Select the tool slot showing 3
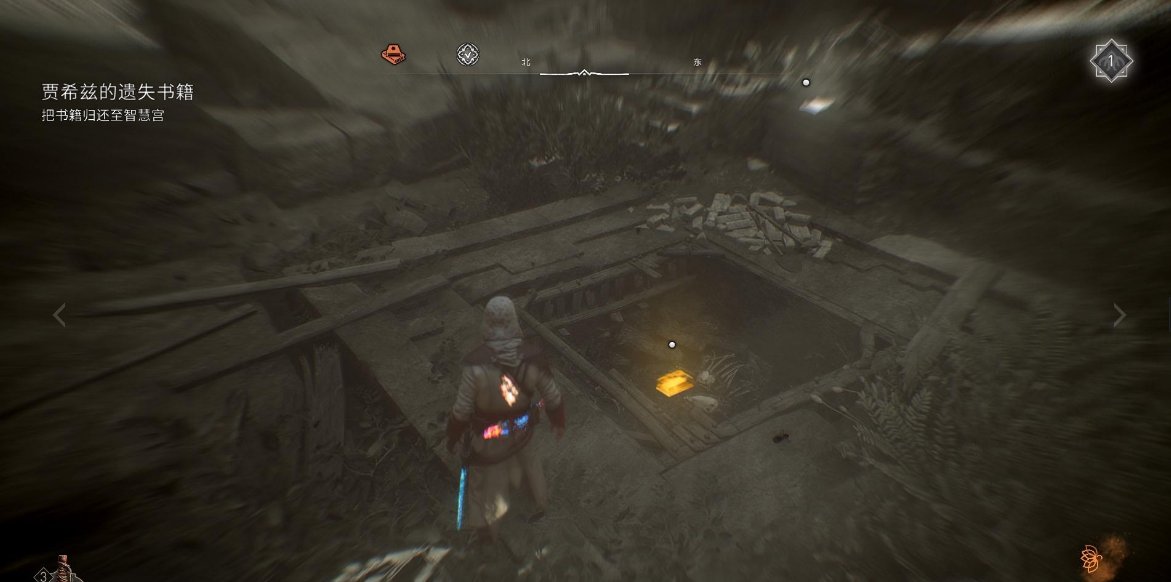This screenshot has height=582, width=1171. tap(58, 570)
